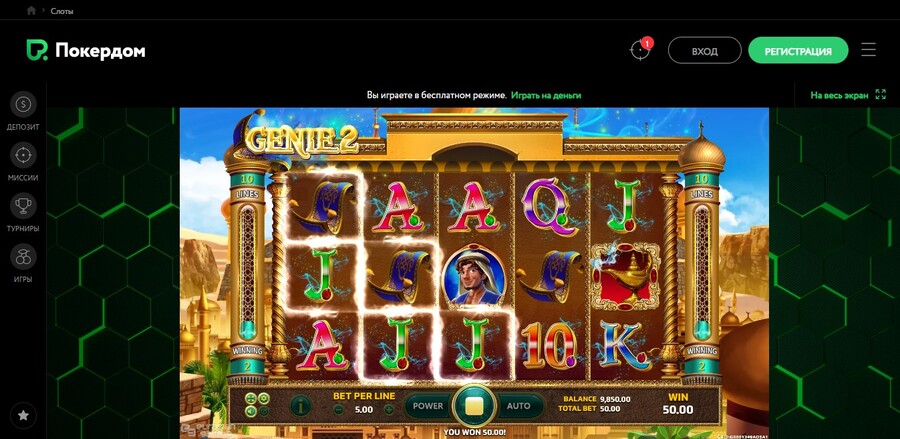Open the Депозит deposit section
This screenshot has height=439, width=900.
coord(23,110)
